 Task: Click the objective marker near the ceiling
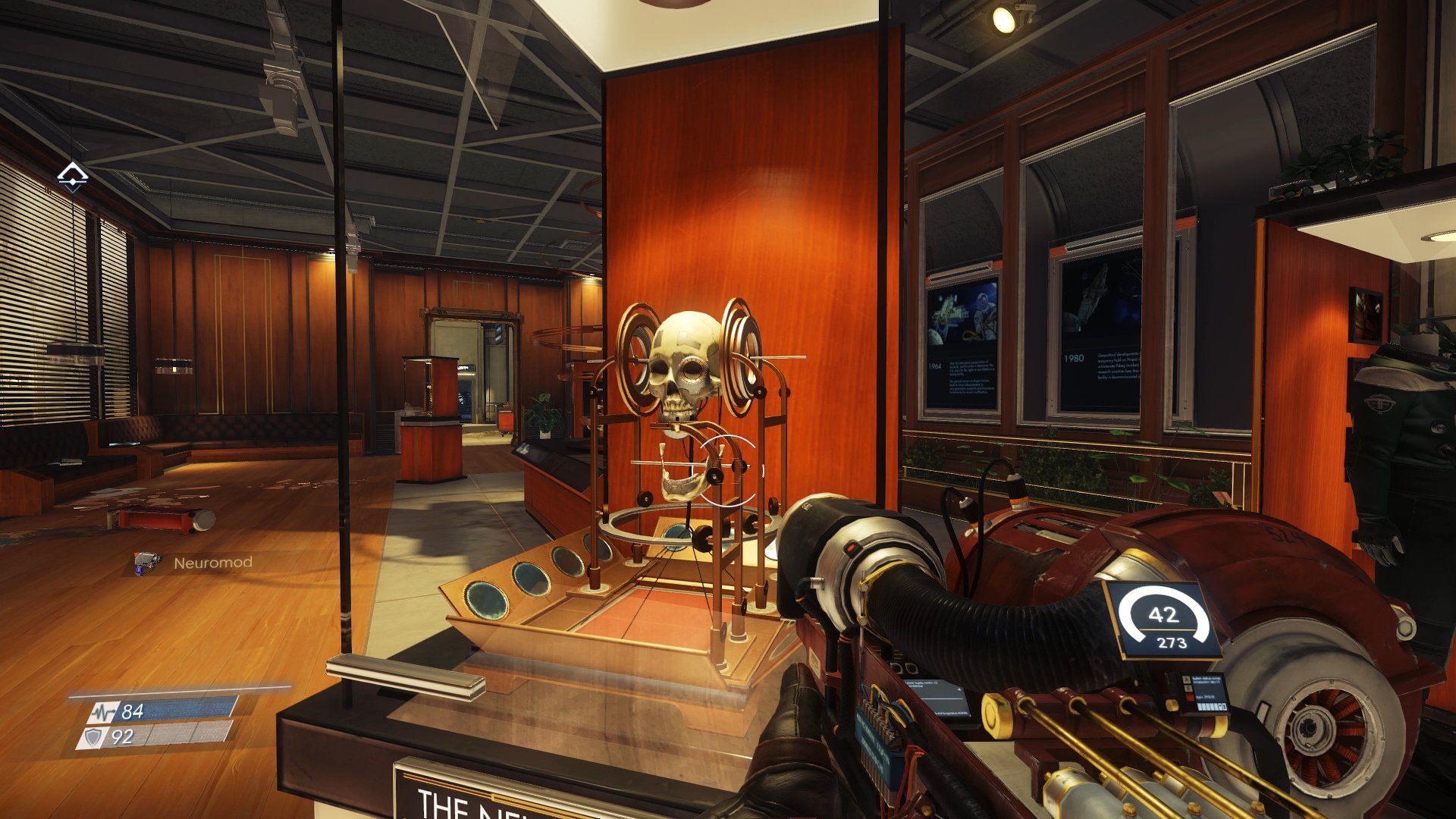point(74,176)
